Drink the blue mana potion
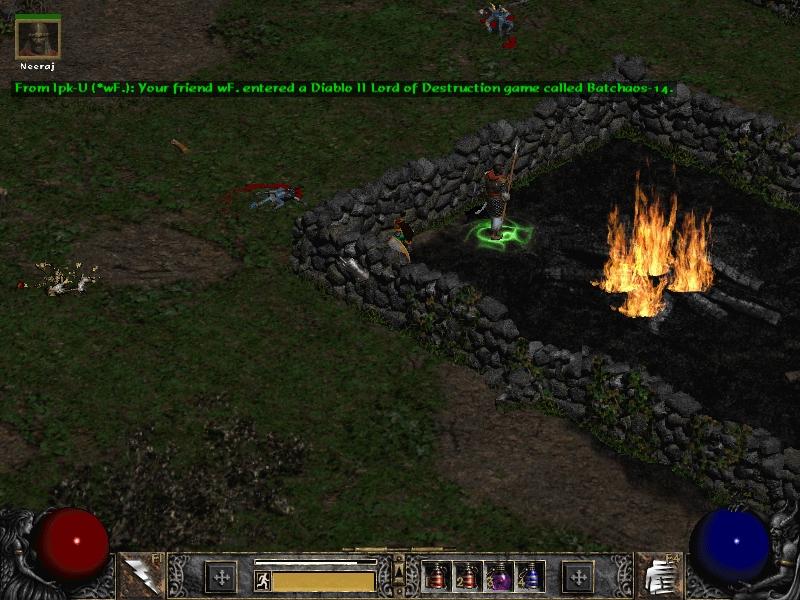The width and height of the screenshot is (800, 600). [x=529, y=576]
